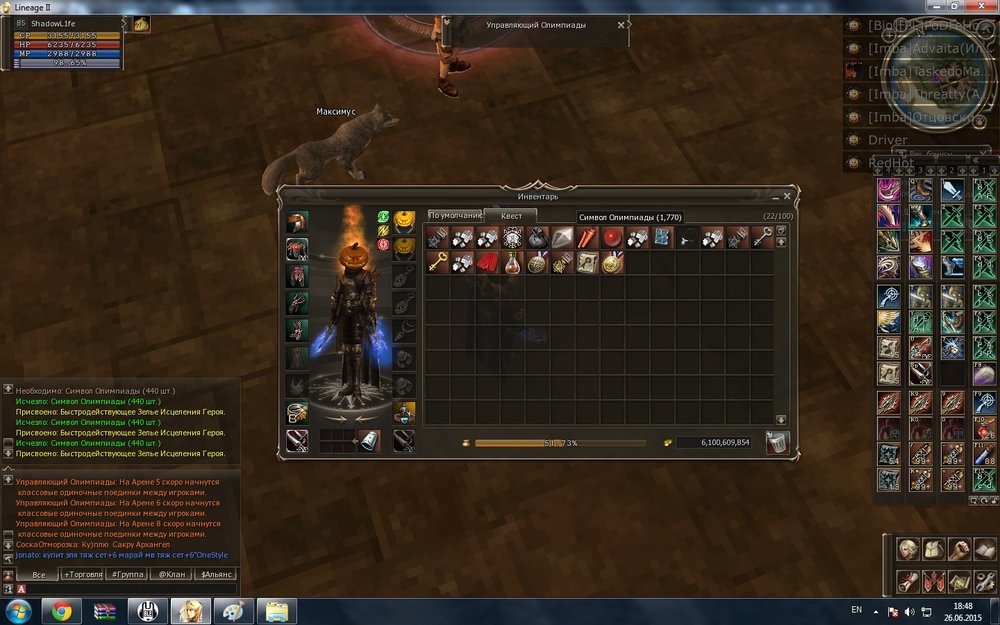Select the equipped helmet slot
Screen dimensions: 1000x625
[x=297, y=222]
